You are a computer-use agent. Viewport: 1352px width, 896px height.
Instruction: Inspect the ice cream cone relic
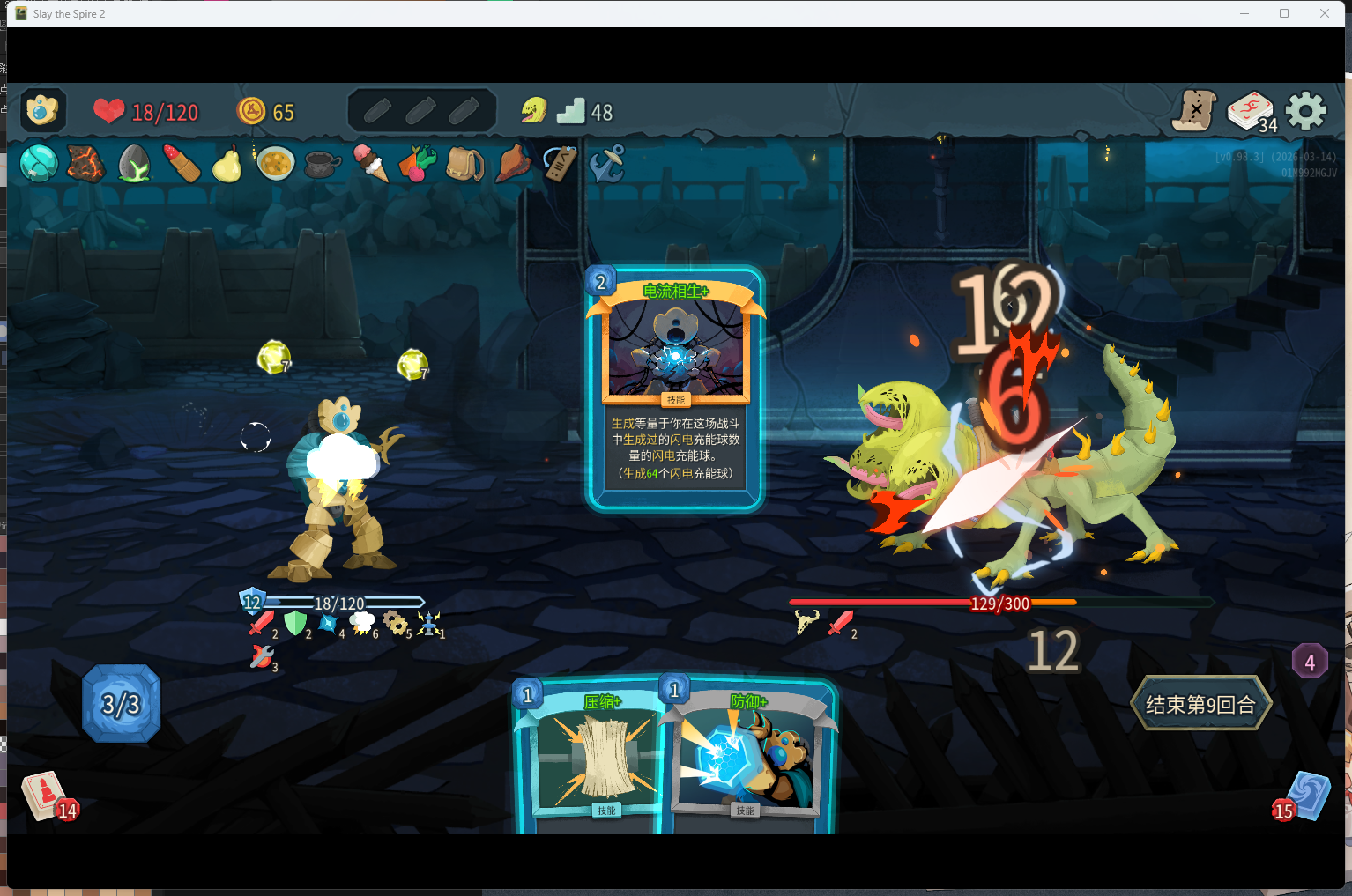370,163
